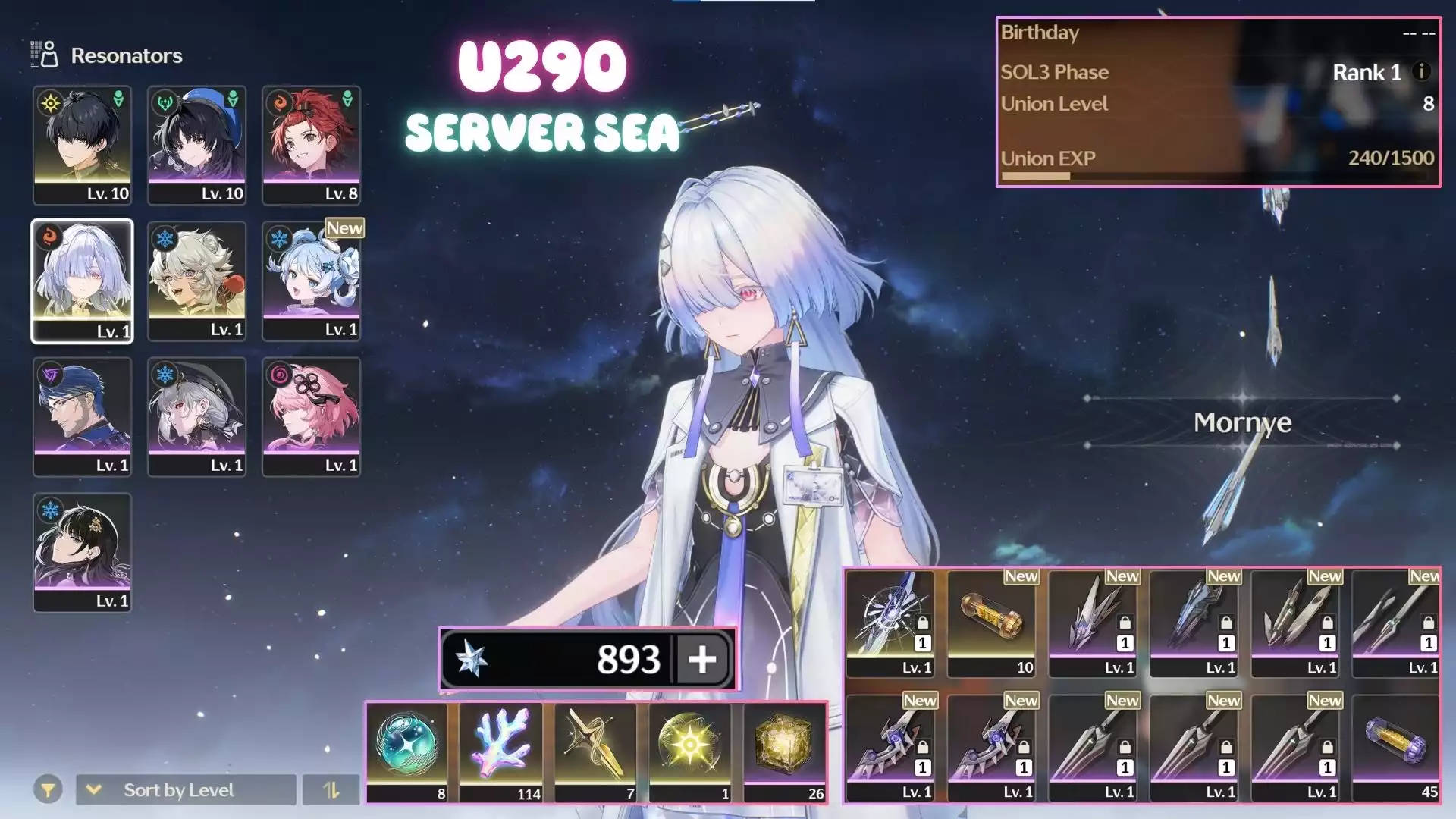
Task: Select the pink-haired resonator portrait
Action: pyautogui.click(x=311, y=416)
